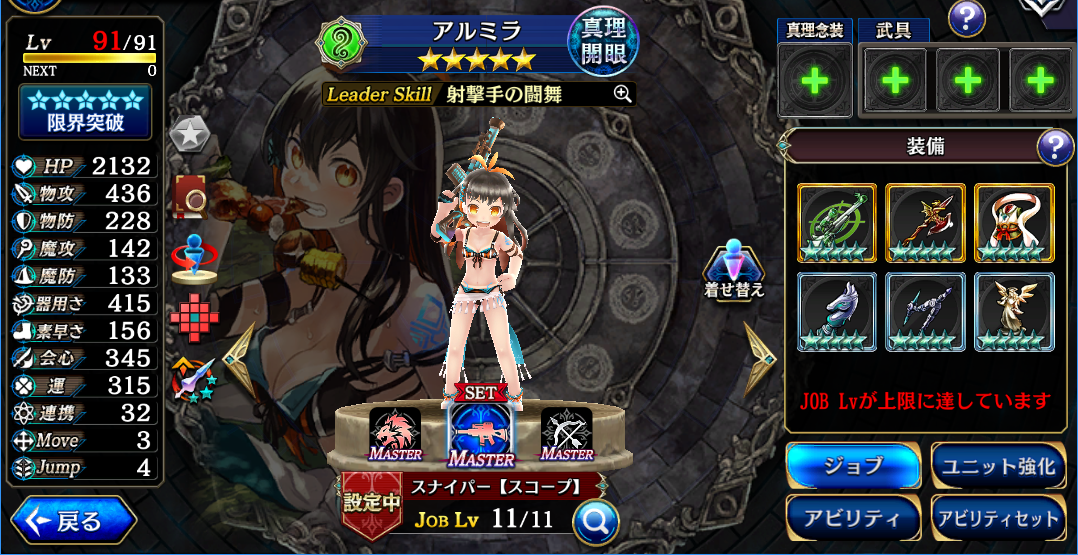Open the アビリティセット ability set menu
The image size is (1078, 555).
click(997, 518)
